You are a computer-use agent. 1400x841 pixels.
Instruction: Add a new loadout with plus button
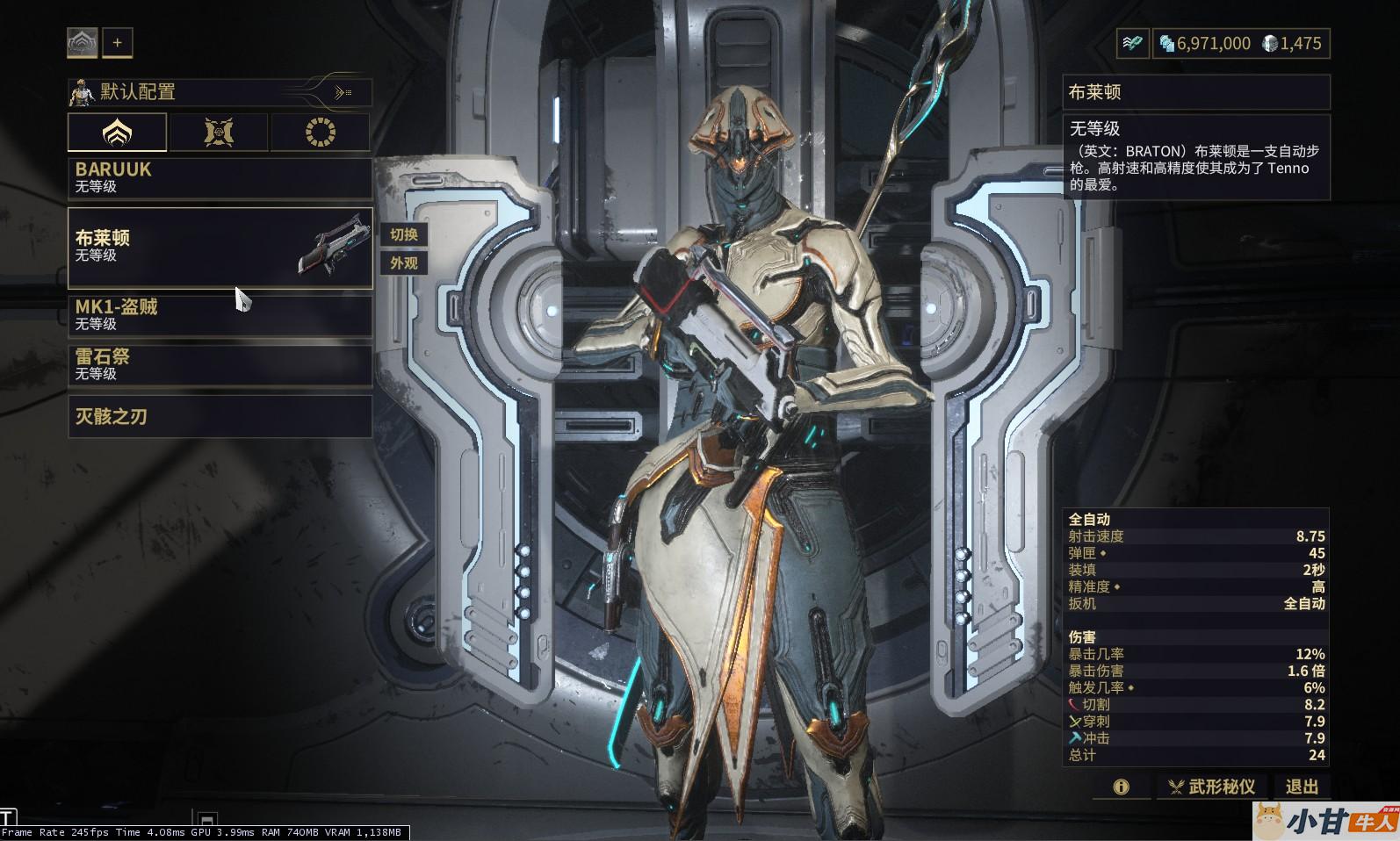[x=118, y=42]
